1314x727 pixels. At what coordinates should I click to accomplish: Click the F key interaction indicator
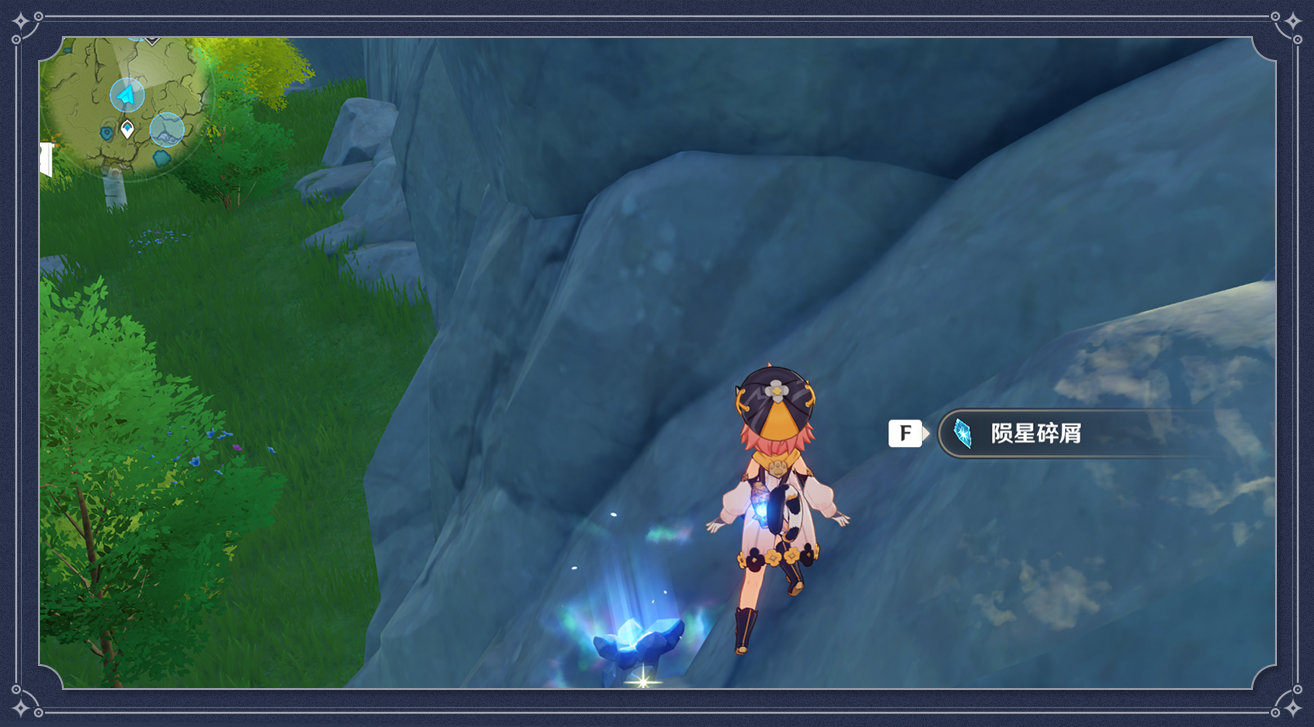point(905,431)
